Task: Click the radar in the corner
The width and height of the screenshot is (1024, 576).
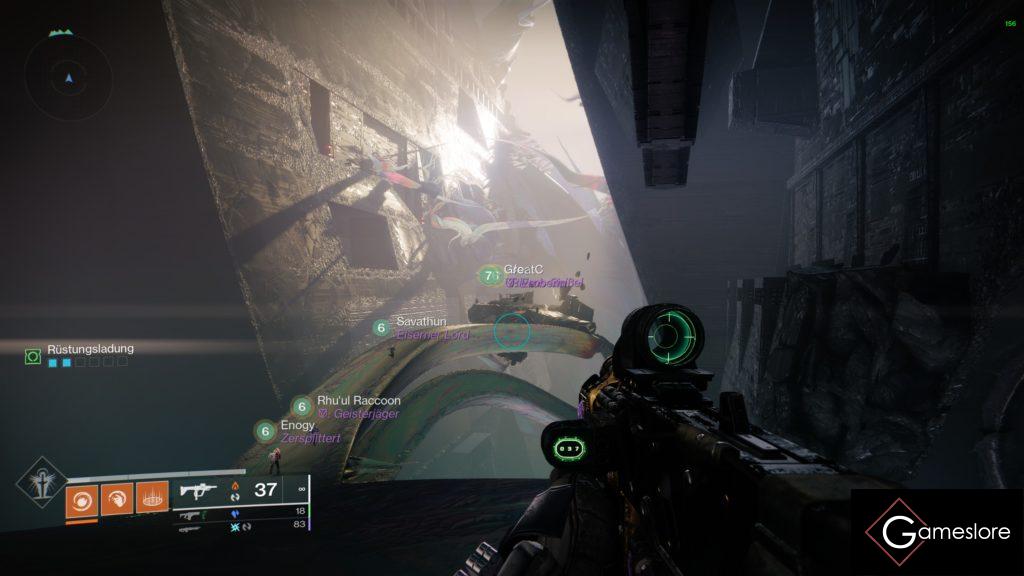Action: [x=68, y=78]
